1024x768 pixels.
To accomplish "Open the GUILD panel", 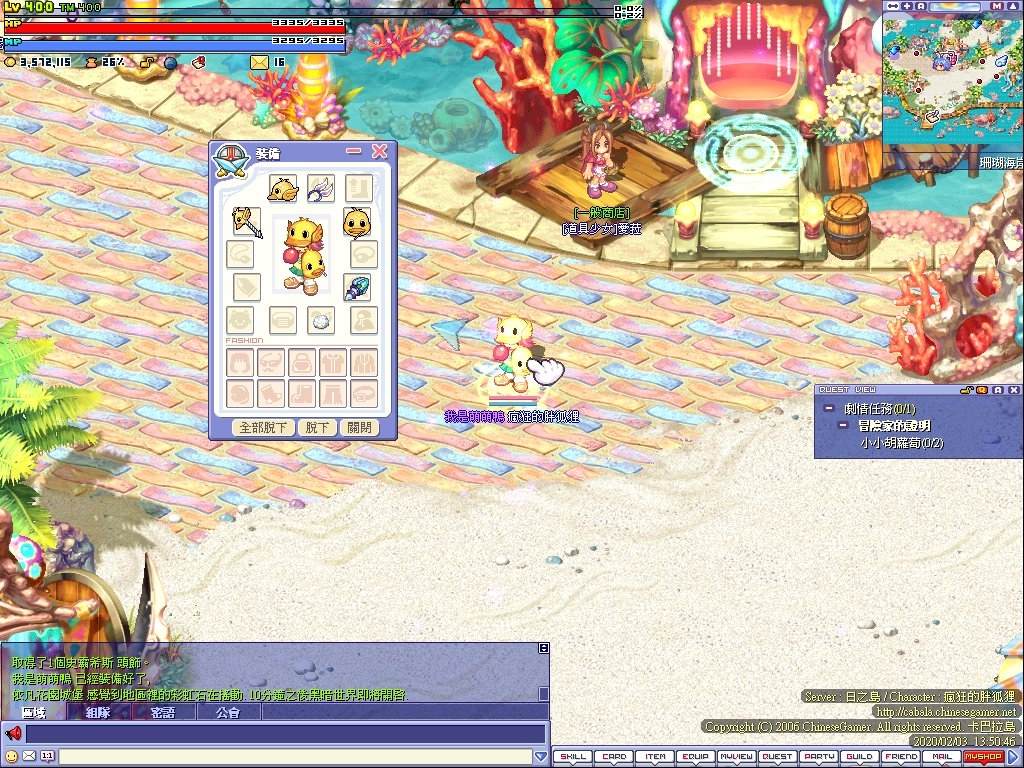I will click(x=860, y=757).
